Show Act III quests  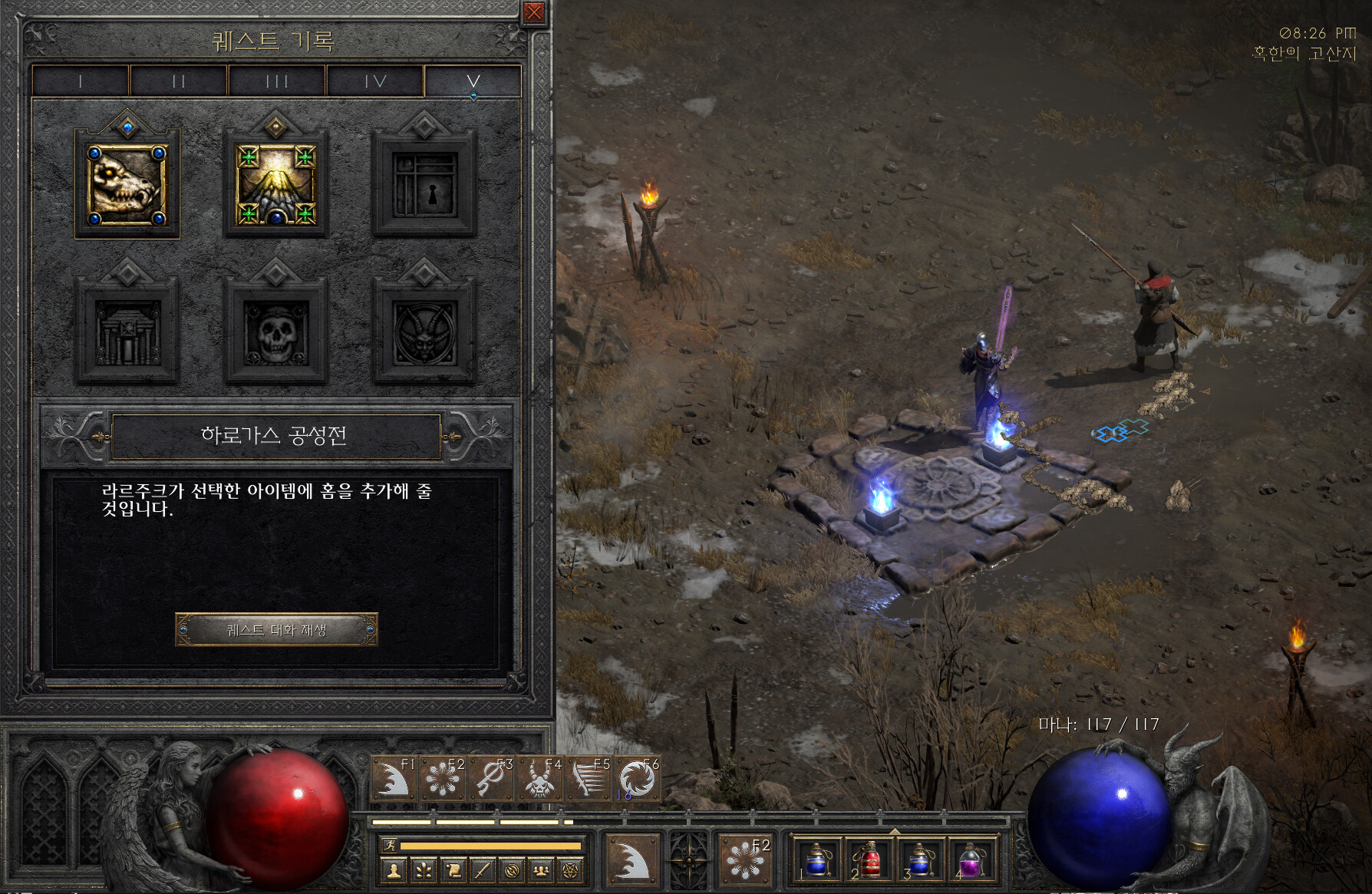[x=277, y=81]
